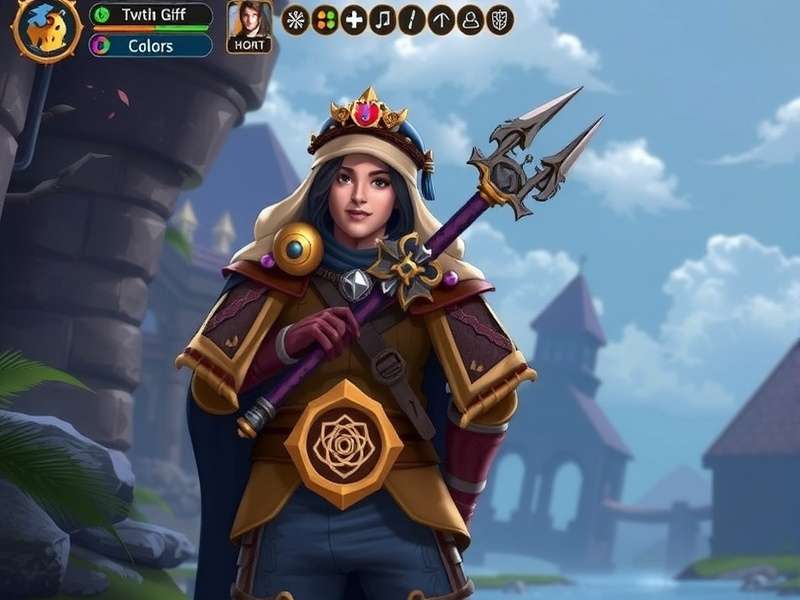Screen dimensions: 800x600
Task: Click the white plus icon
Action: (354, 20)
